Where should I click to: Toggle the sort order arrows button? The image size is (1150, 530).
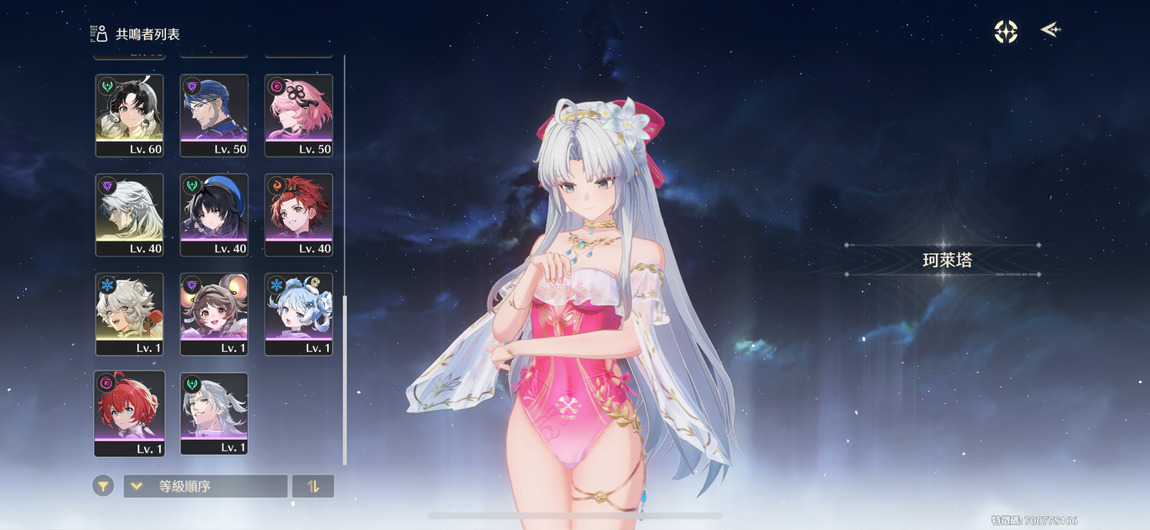click(313, 486)
